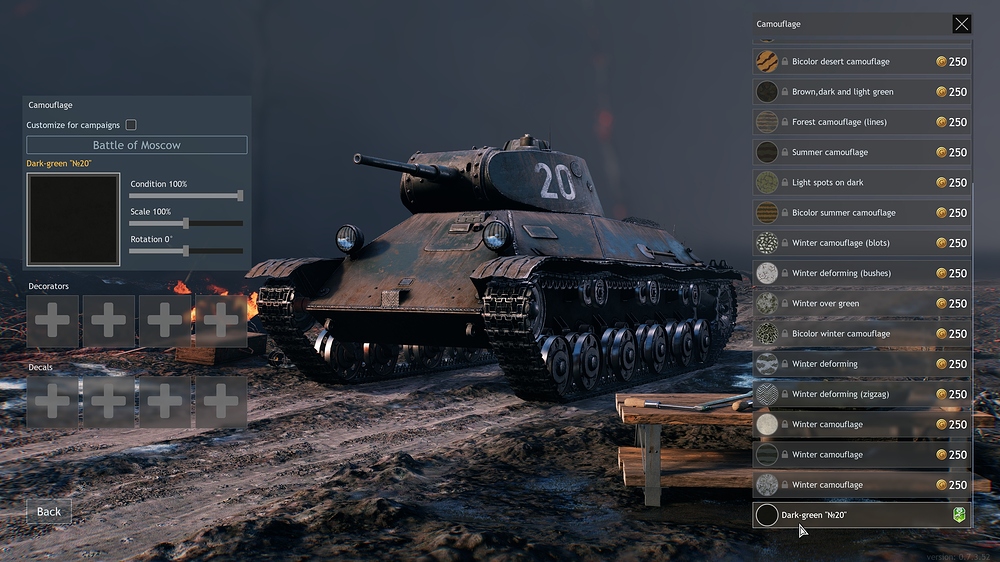Adjust the Scale slider
The image size is (1000, 562).
coord(186,223)
